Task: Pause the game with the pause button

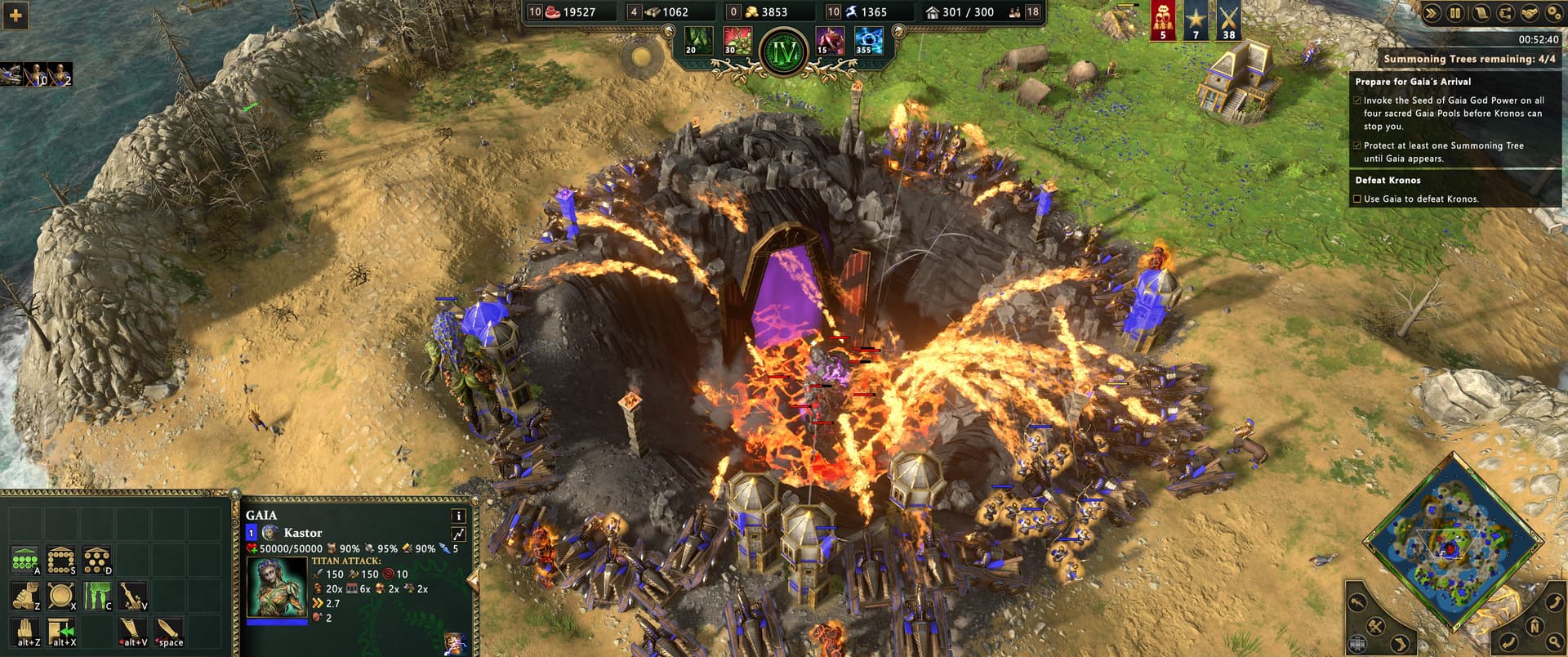Action: point(1454,13)
